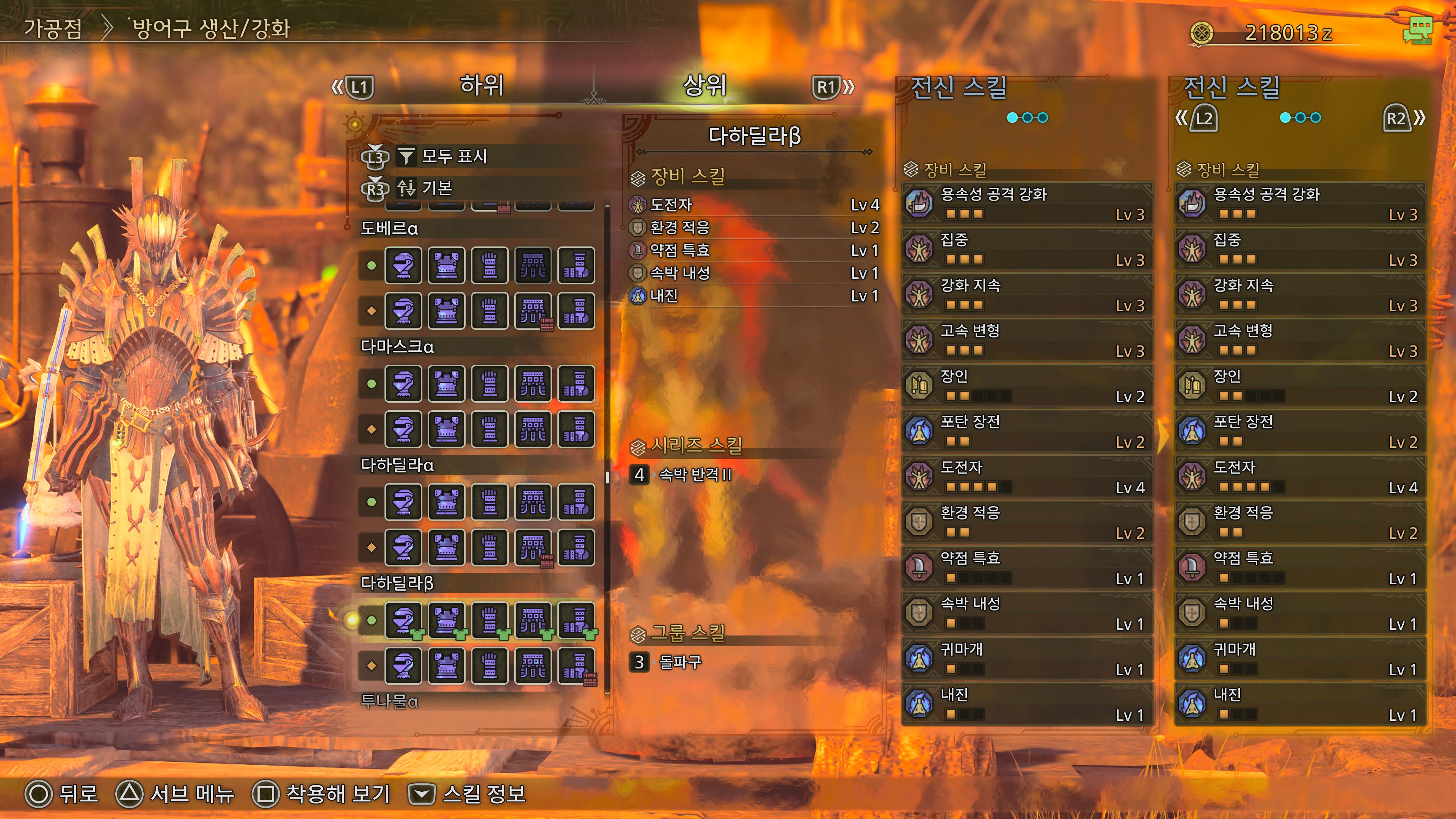Select the highlighted 다하딜라β chest armor
This screenshot has height=819, width=1456.
point(447,620)
